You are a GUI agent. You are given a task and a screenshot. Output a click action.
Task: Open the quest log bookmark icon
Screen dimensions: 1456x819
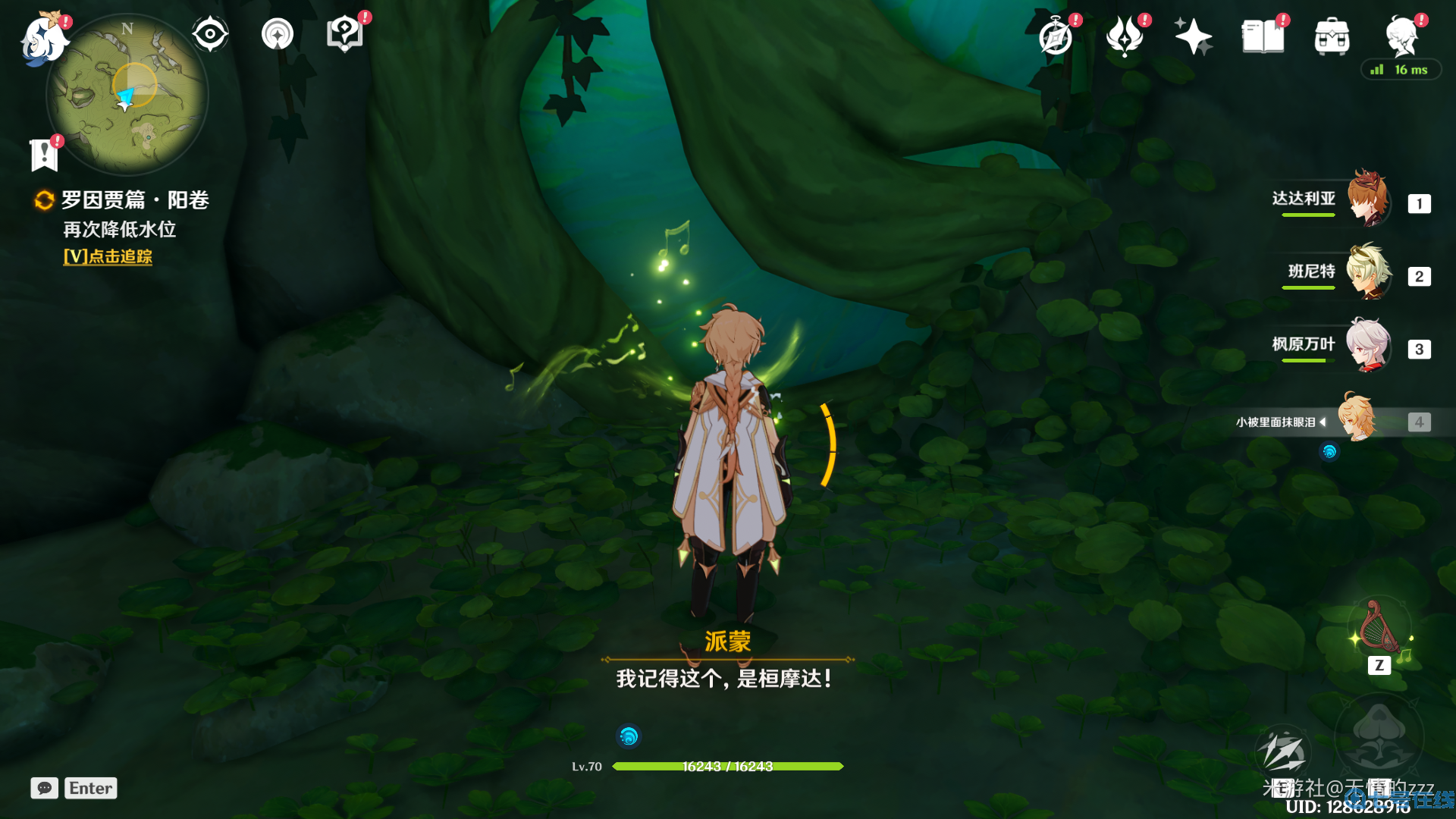[x=44, y=155]
